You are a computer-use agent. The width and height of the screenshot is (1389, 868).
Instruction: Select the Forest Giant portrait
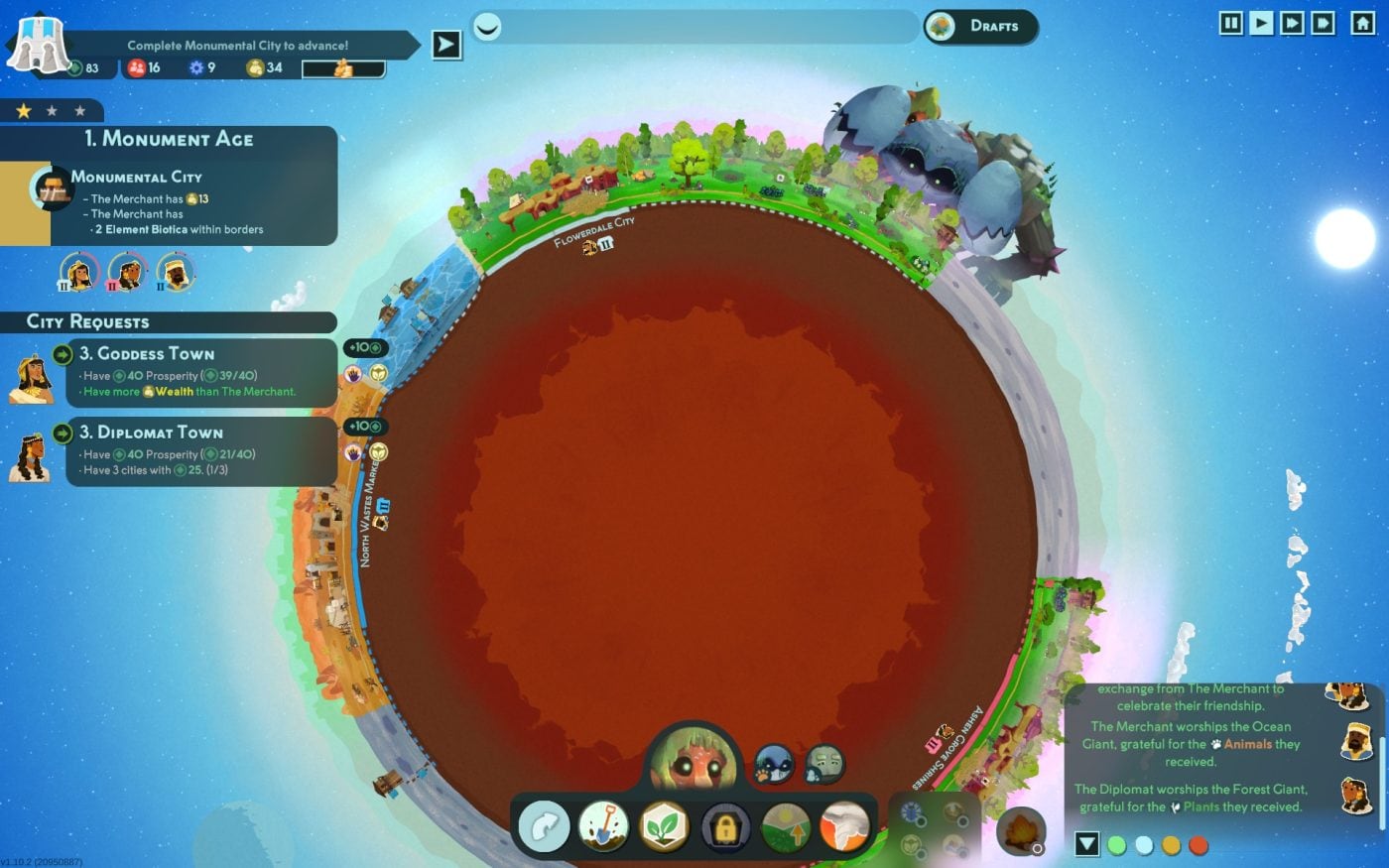[x=692, y=764]
